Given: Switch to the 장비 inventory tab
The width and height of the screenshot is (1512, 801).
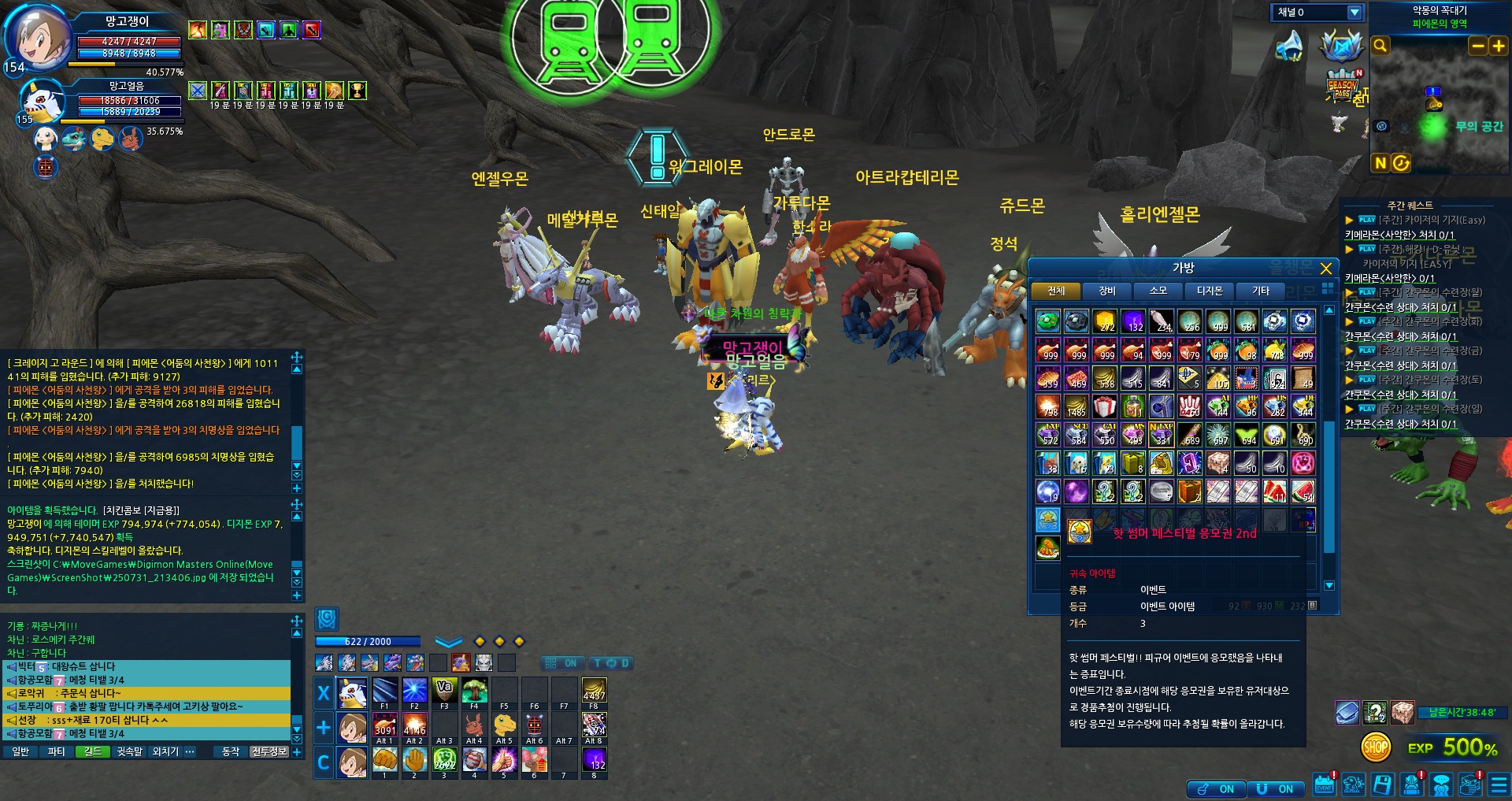Looking at the screenshot, I should click(x=1106, y=291).
